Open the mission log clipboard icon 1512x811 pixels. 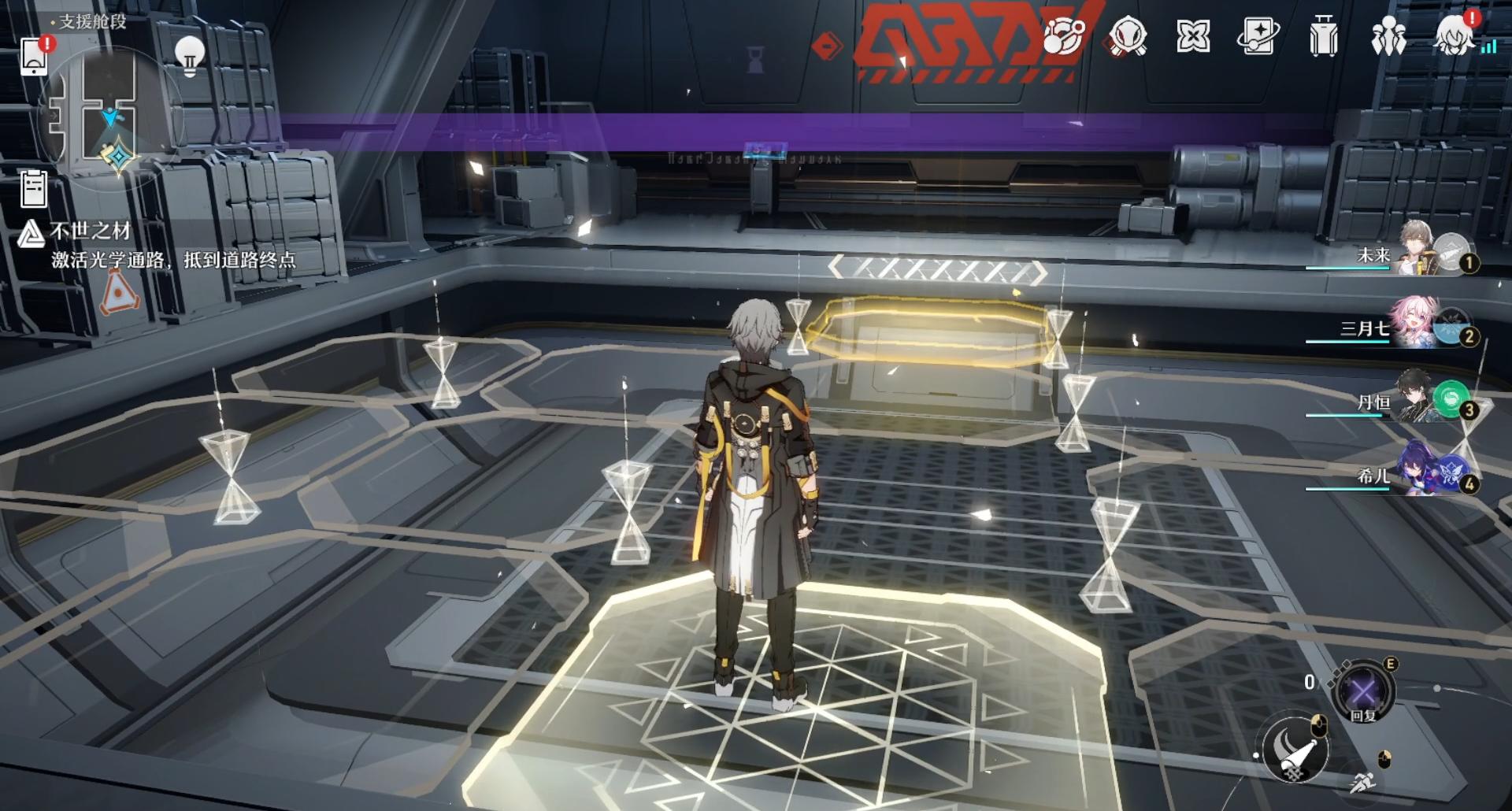click(x=34, y=189)
